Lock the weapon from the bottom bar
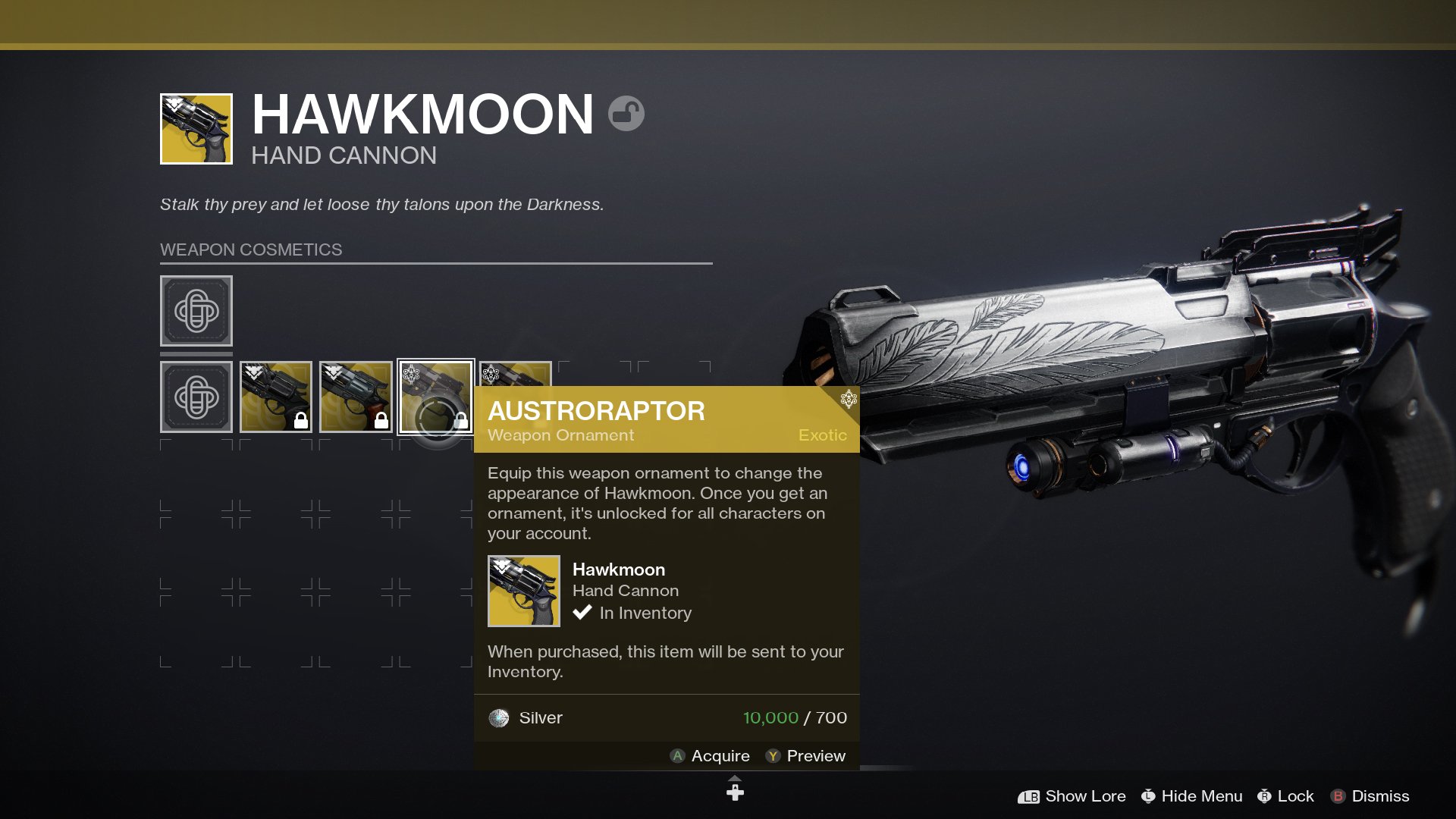 [x=1285, y=796]
